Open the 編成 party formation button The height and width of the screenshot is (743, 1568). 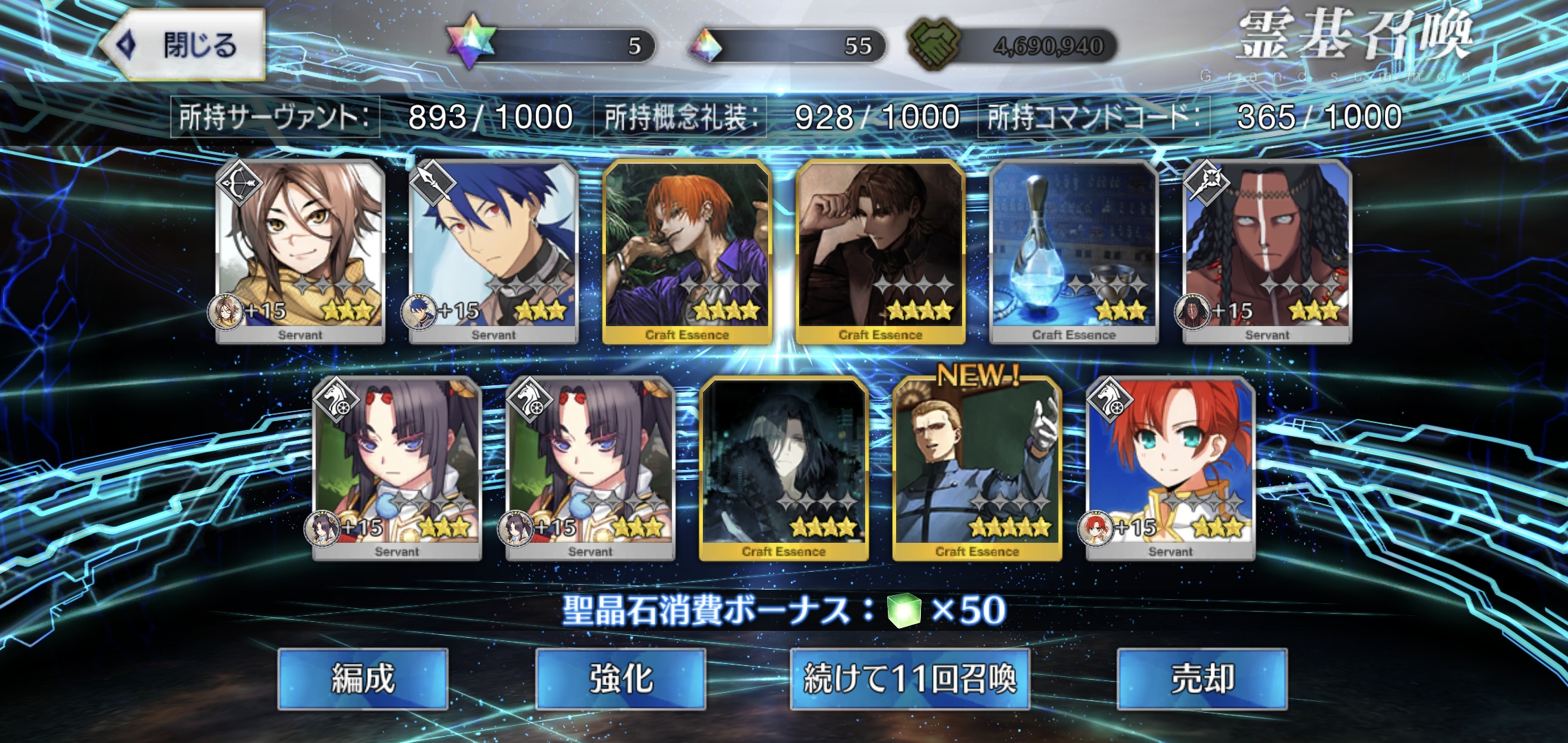tap(362, 678)
